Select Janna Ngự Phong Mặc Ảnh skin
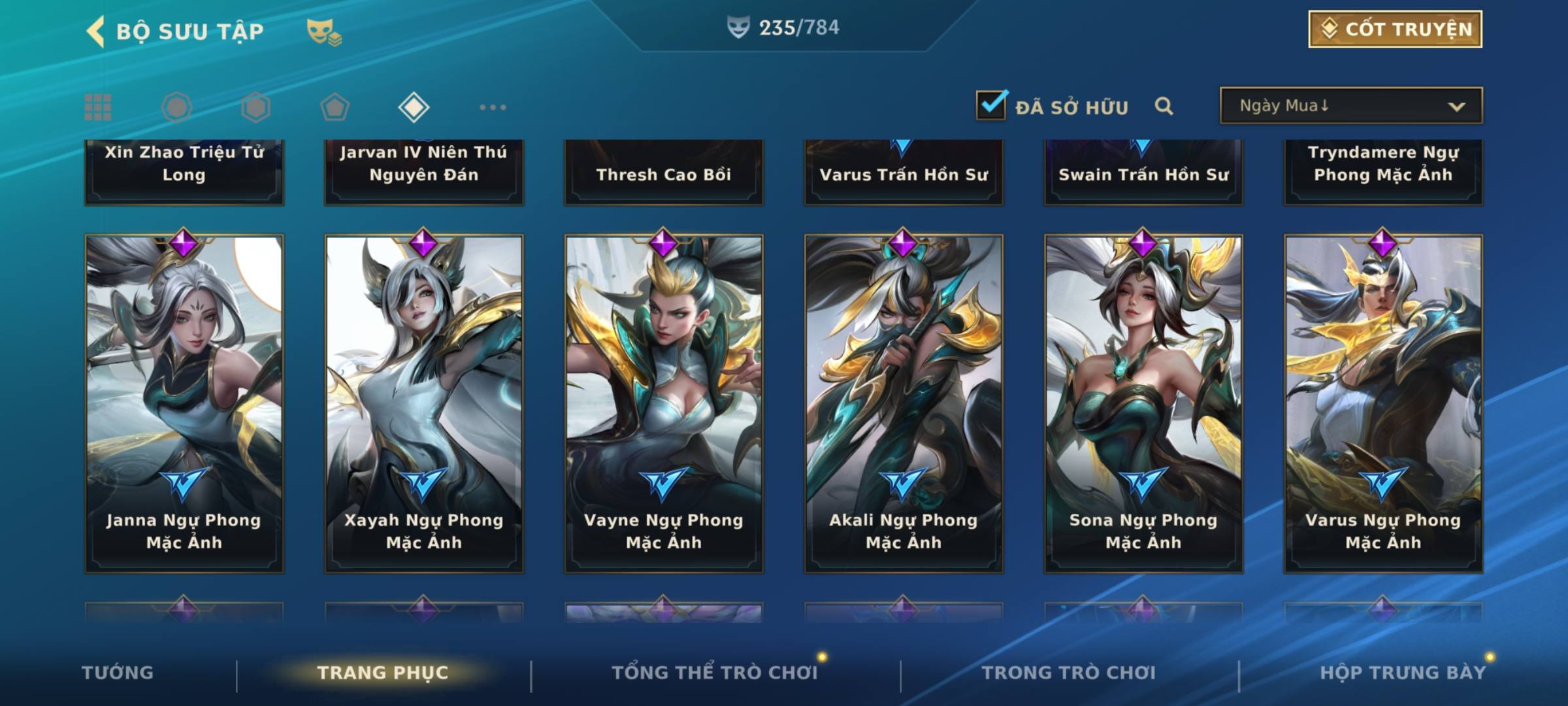The image size is (1568, 706). click(x=184, y=403)
